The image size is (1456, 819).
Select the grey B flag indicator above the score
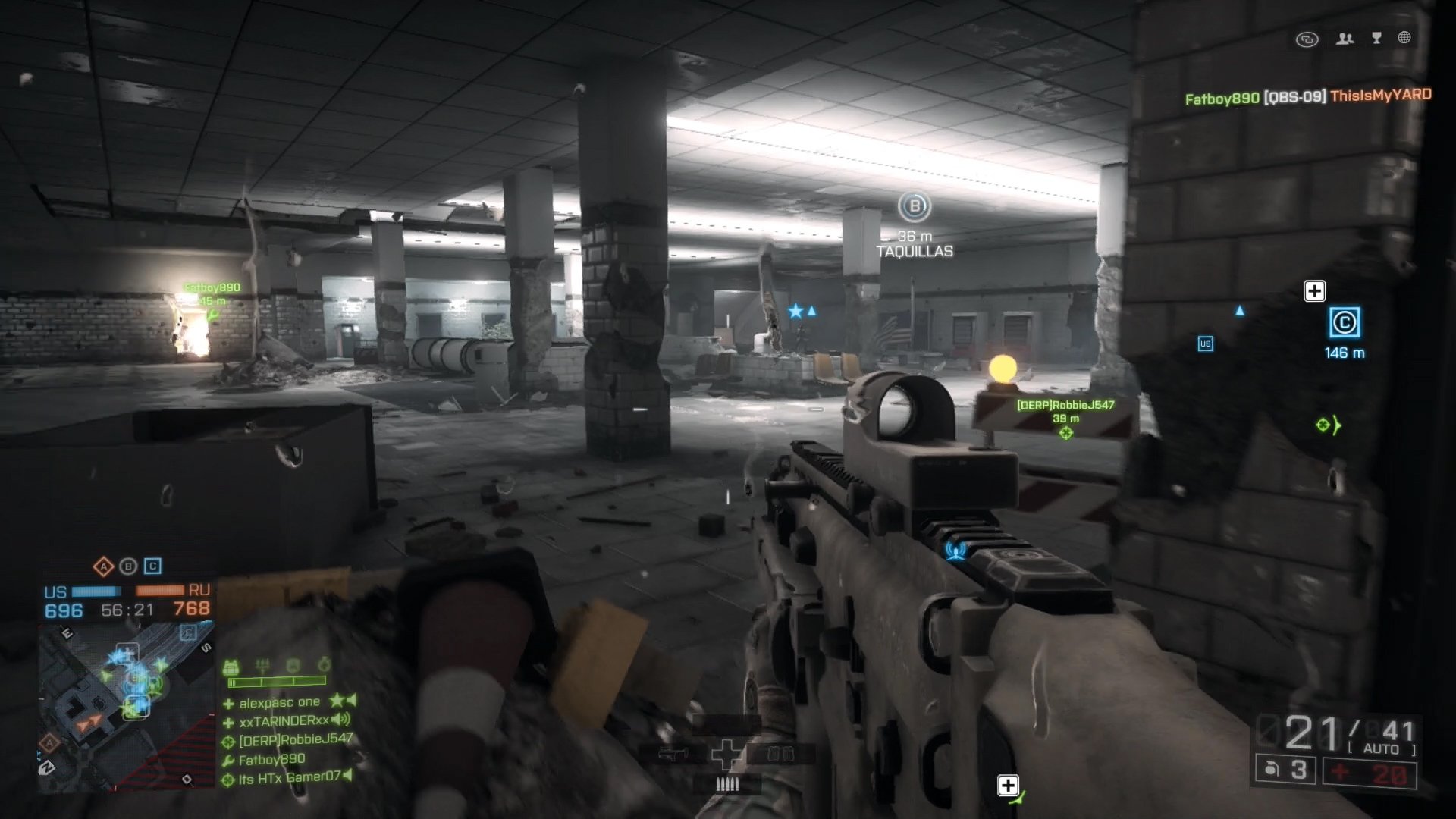coord(128,566)
